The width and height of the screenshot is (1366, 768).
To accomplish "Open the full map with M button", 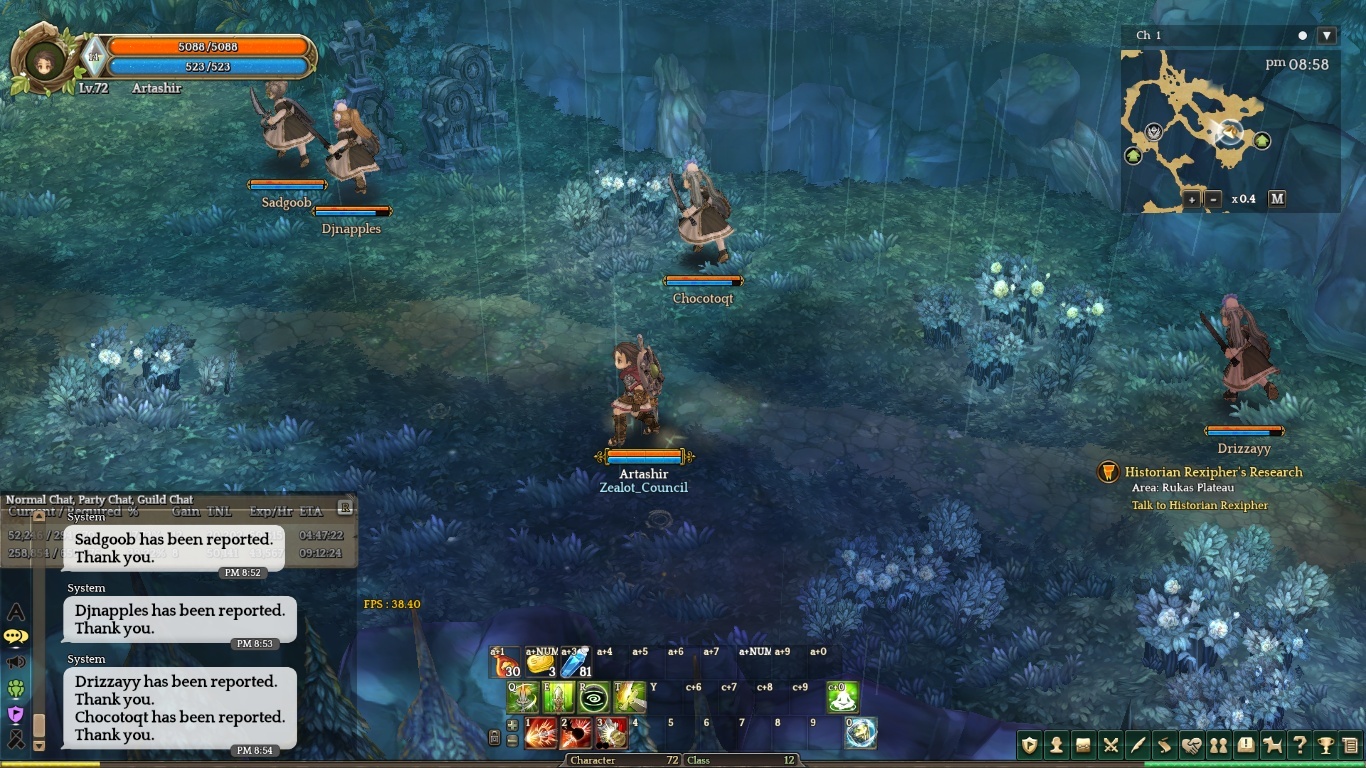I will [1277, 199].
